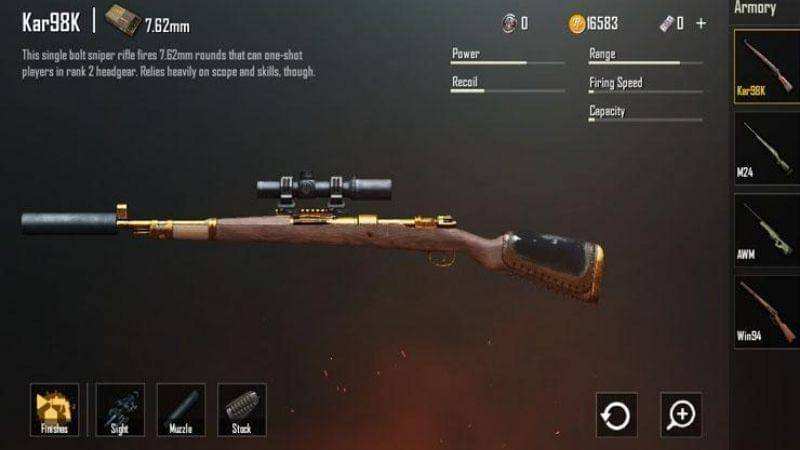Choose the Muzzle attachment slot
800x450 pixels.
click(x=181, y=409)
